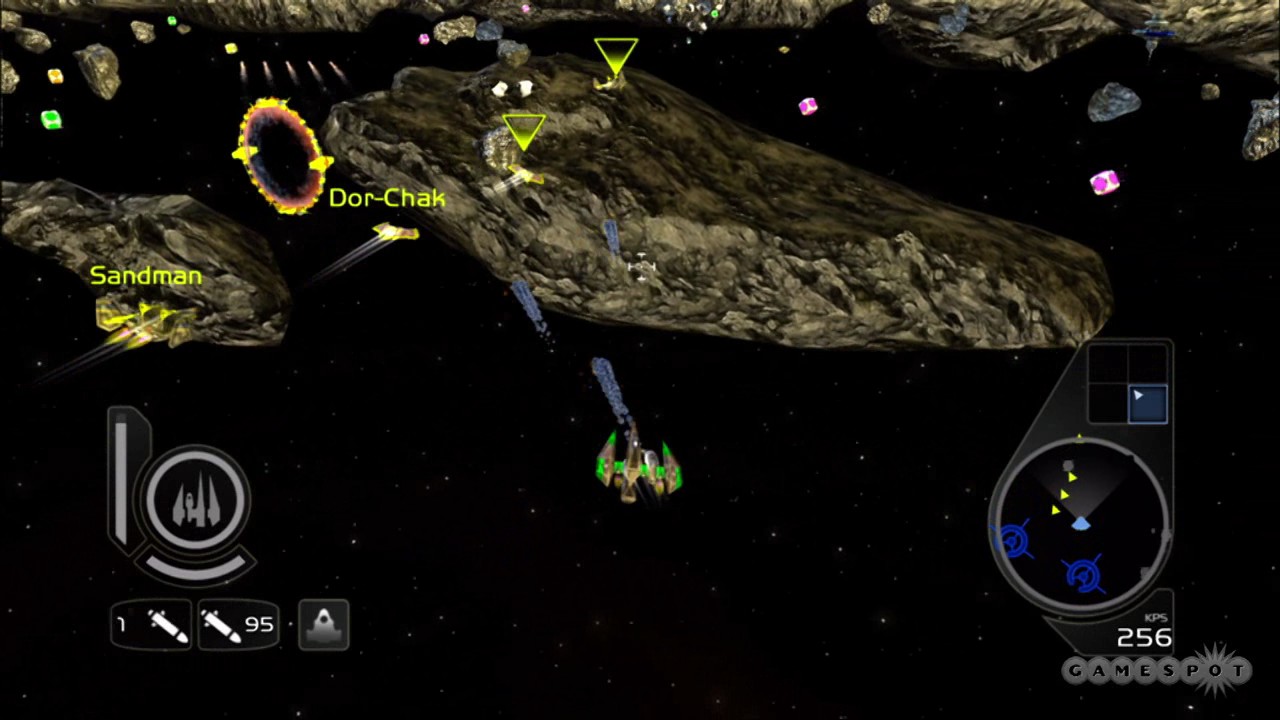Click the three-ship squadron status emblem
The width and height of the screenshot is (1280, 720).
(196, 499)
